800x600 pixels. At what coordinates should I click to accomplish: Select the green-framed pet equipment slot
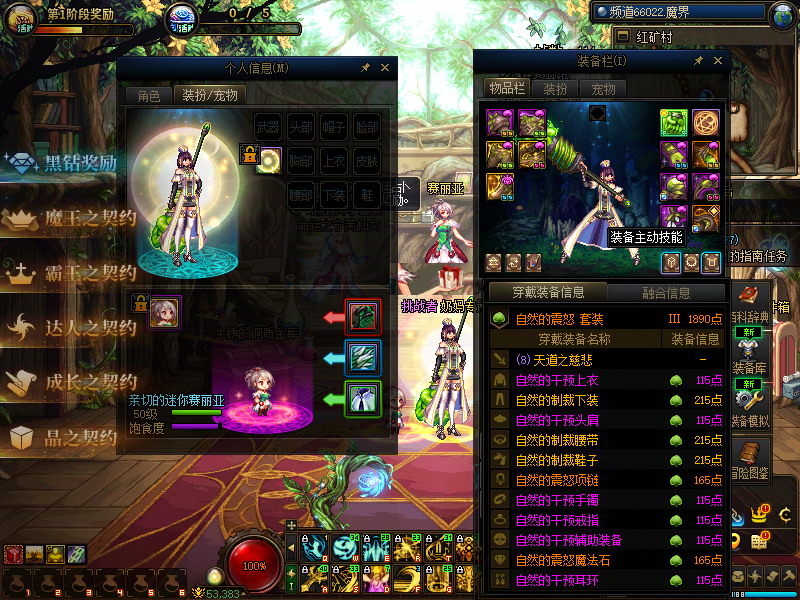pyautogui.click(x=362, y=399)
